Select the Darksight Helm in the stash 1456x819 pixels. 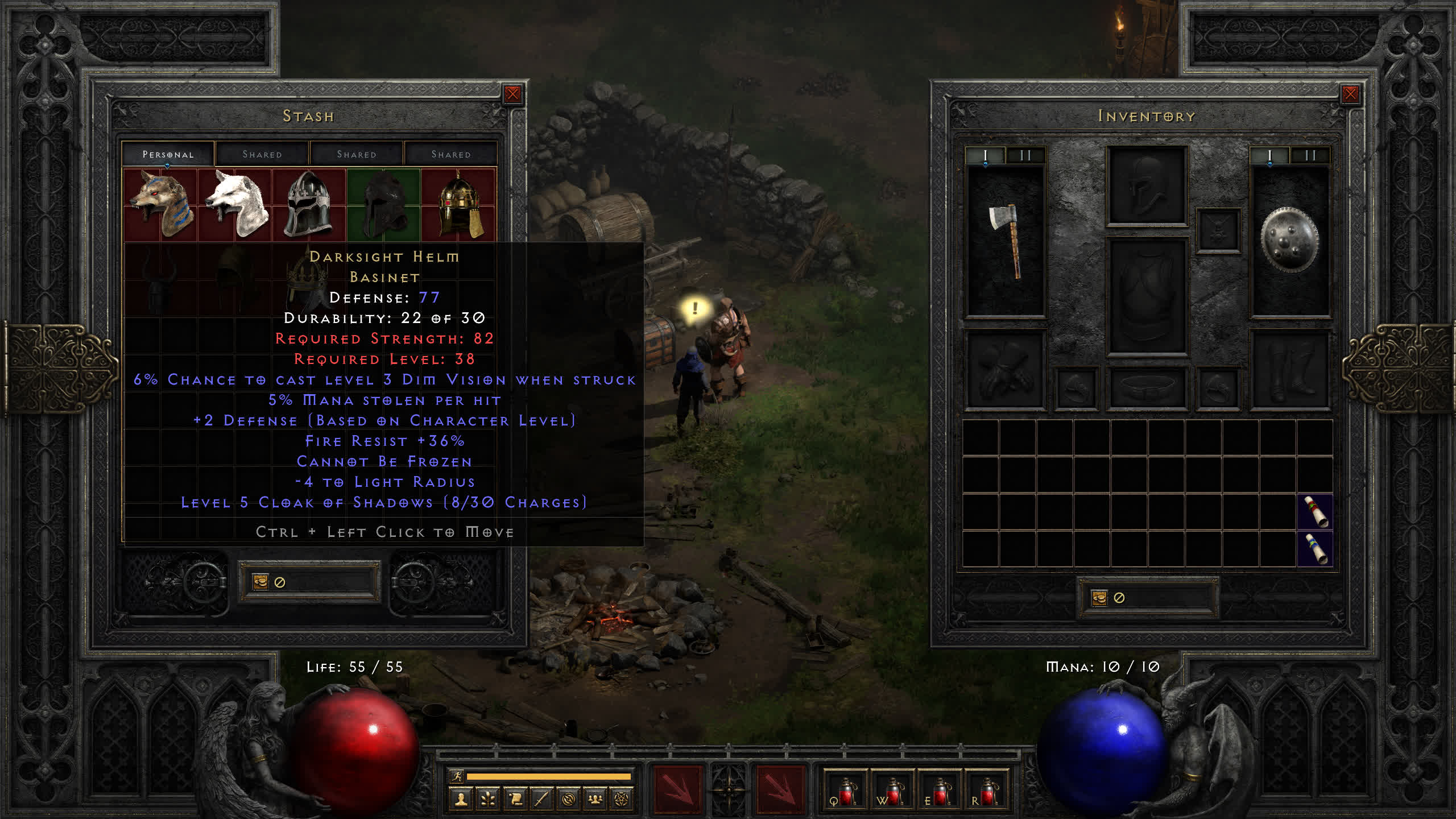click(x=383, y=204)
